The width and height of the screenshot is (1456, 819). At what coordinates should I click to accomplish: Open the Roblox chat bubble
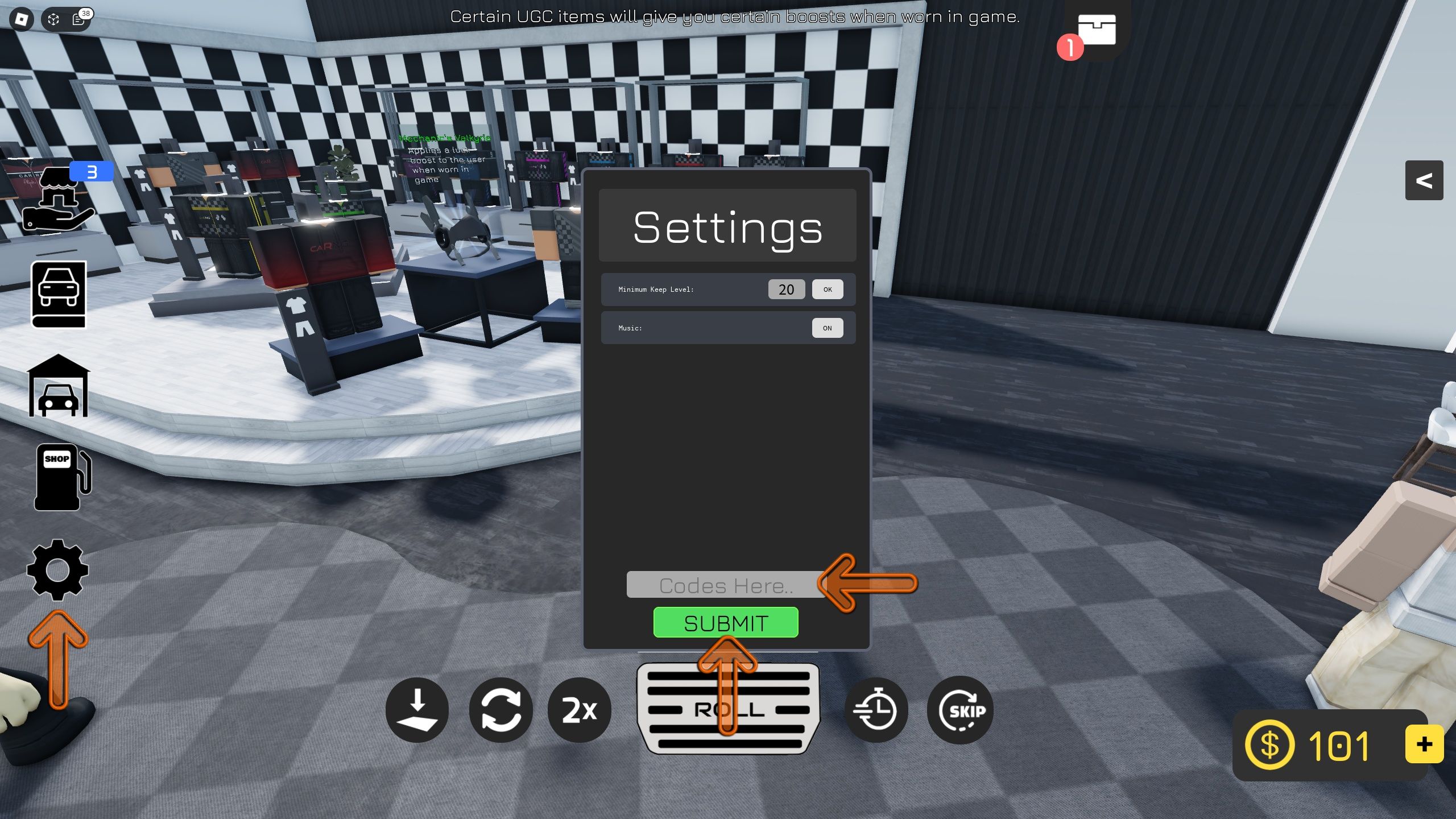click(78, 19)
